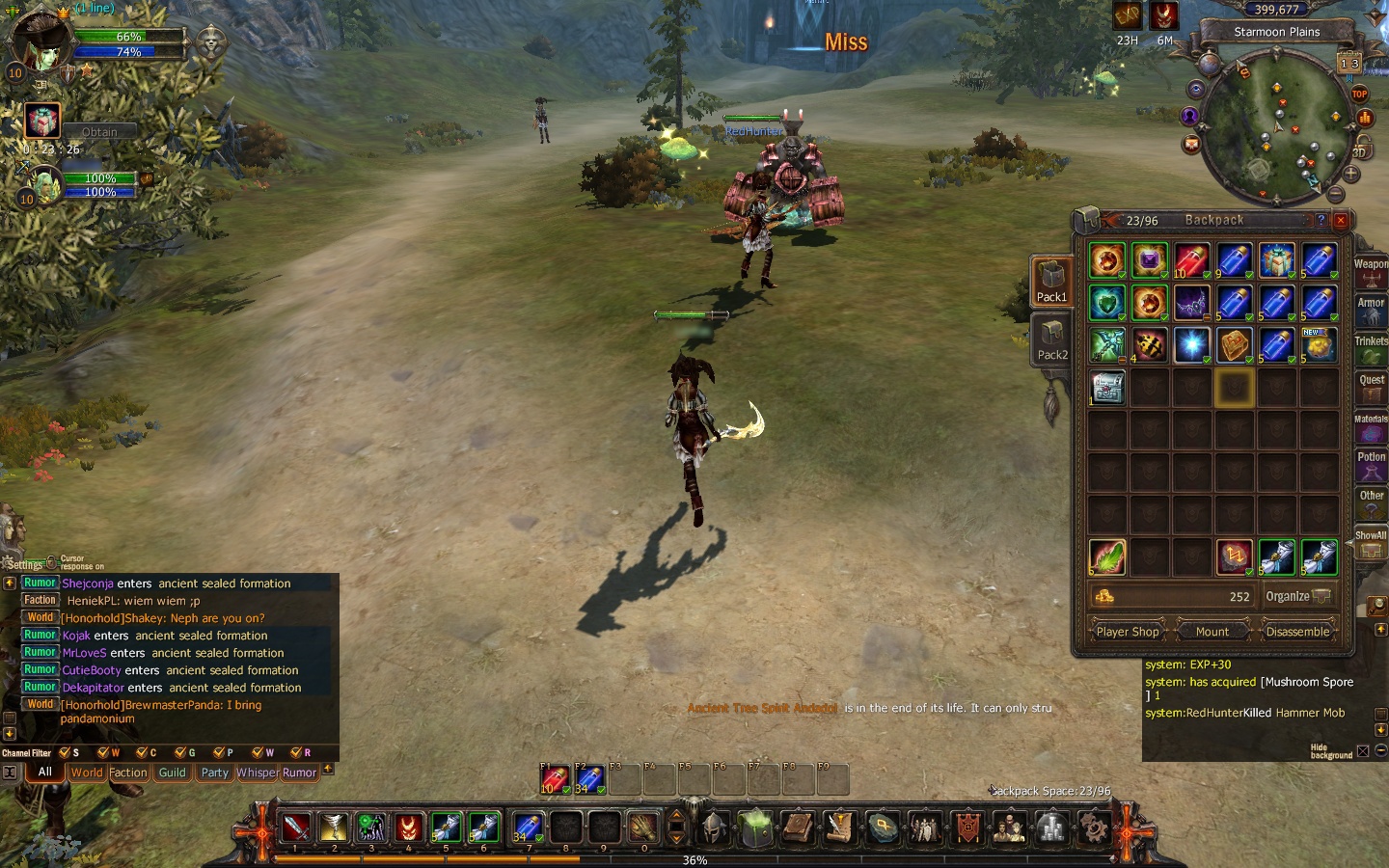The image size is (1389, 868).
Task: Open the gear-shaped system settings icon
Action: [x=1093, y=827]
